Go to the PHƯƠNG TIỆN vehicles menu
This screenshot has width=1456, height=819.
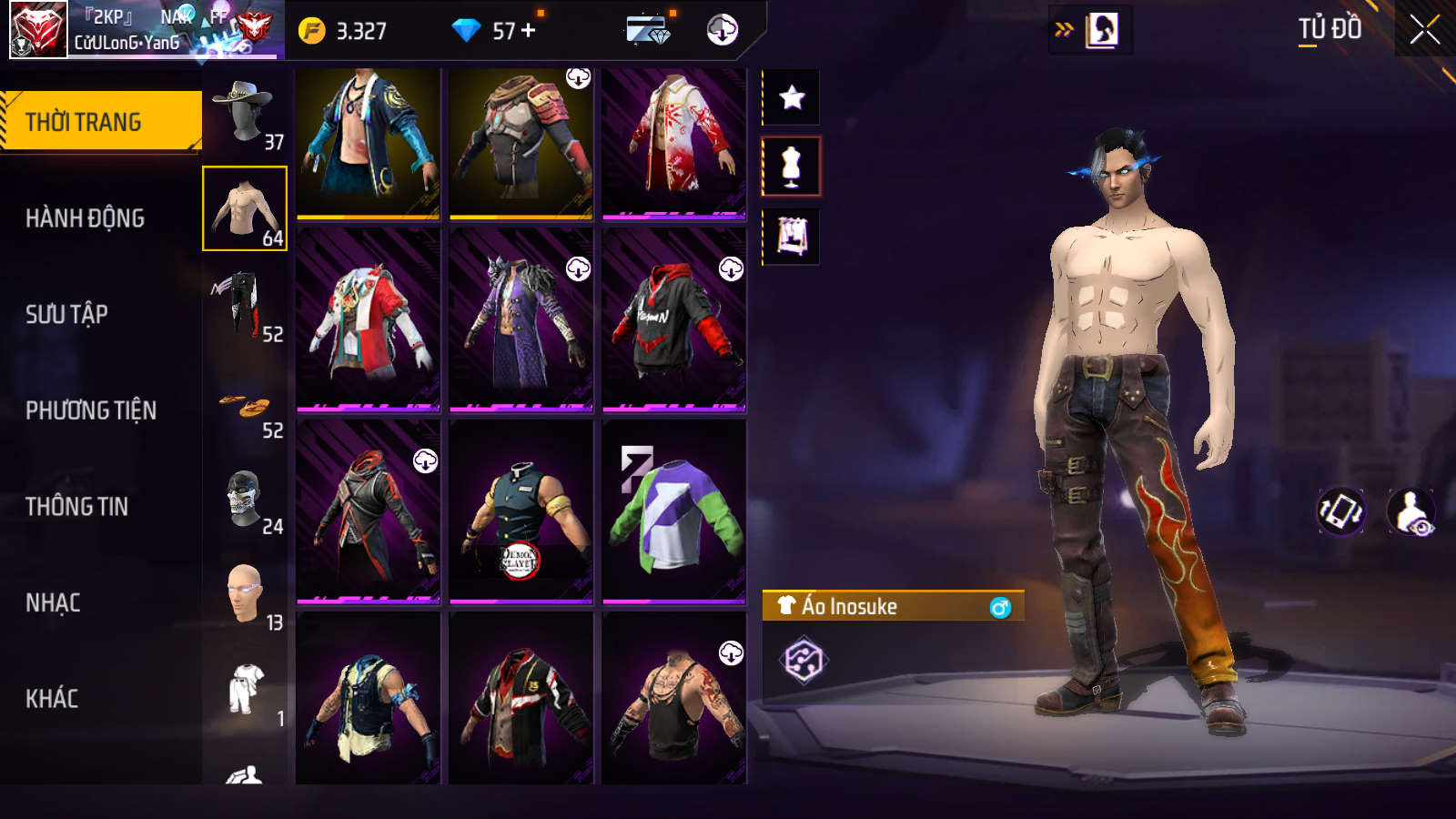(x=91, y=410)
